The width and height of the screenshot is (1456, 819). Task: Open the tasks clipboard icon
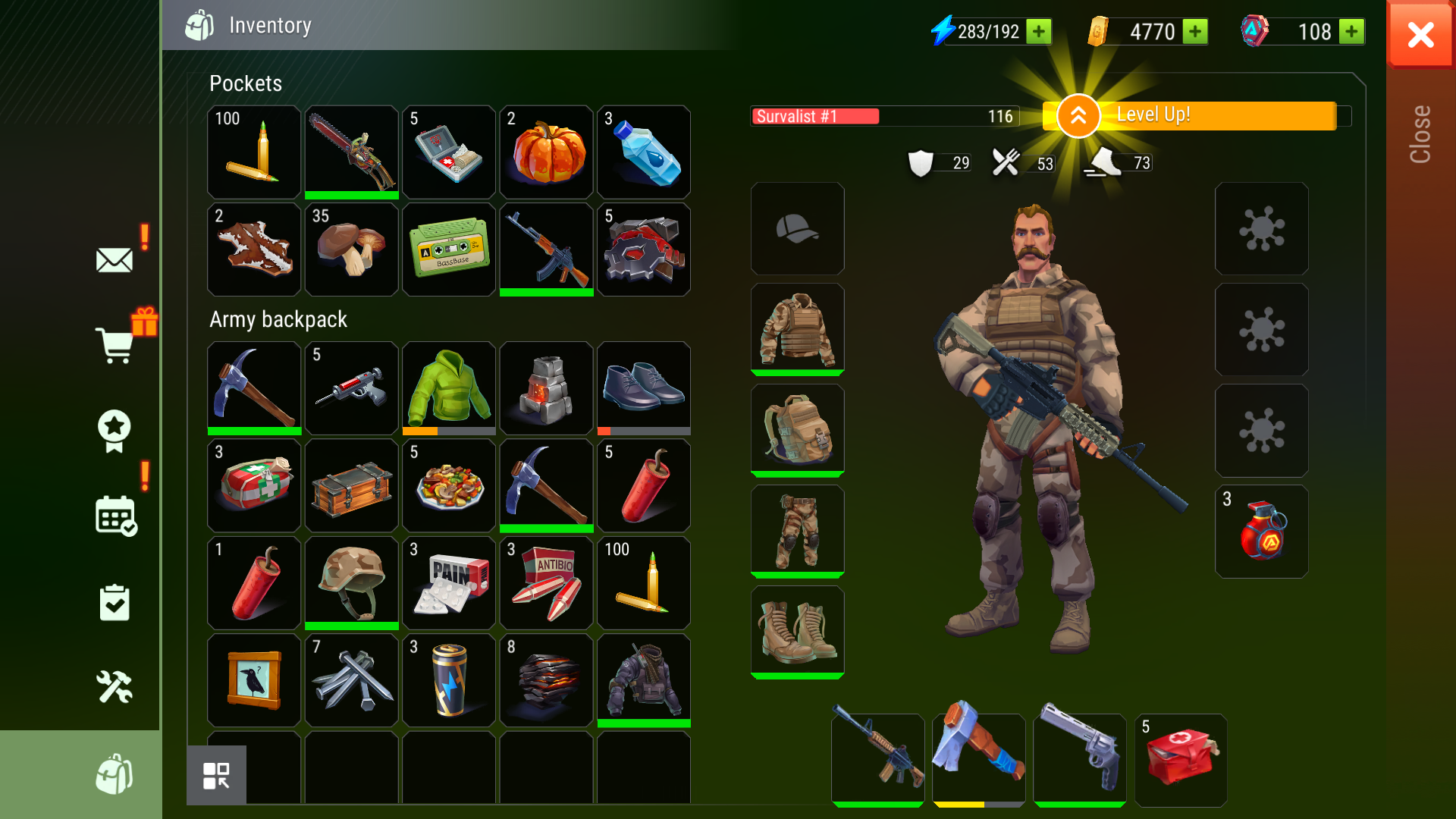point(115,602)
